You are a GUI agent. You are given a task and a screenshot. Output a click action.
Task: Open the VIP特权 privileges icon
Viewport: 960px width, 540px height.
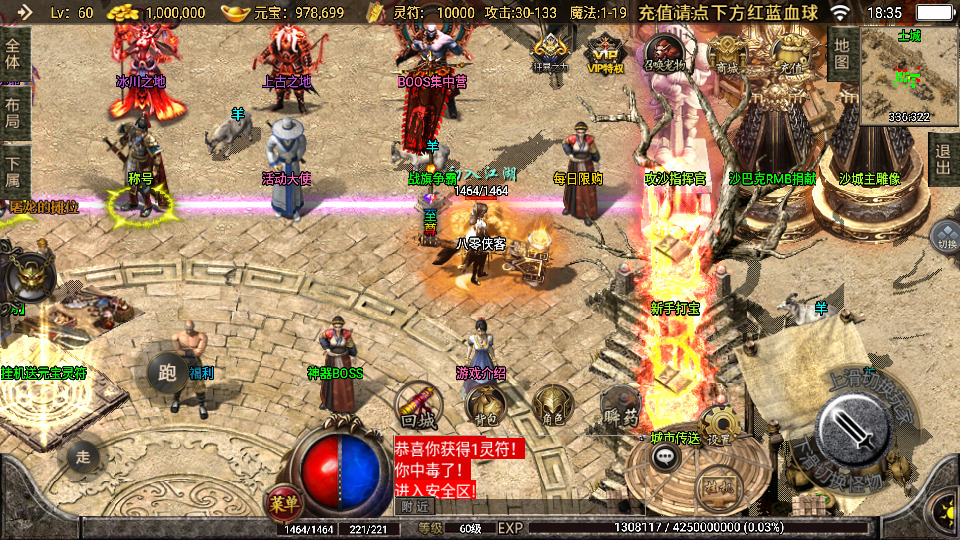605,50
